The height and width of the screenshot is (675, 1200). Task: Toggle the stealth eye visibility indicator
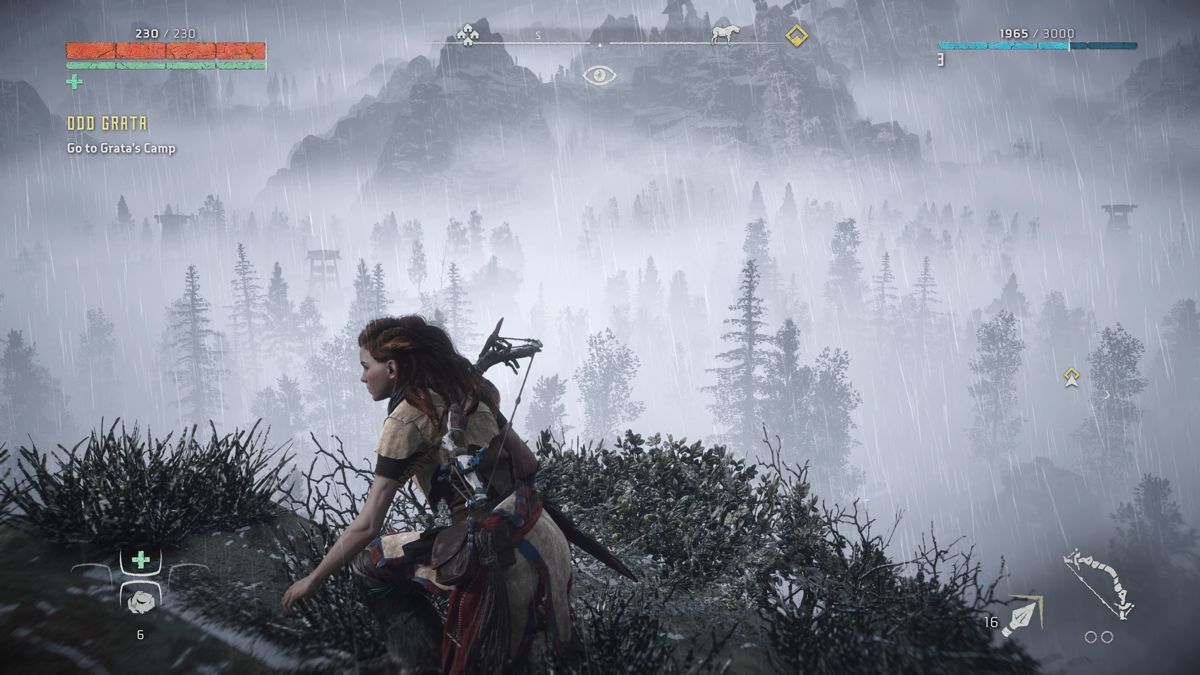coord(599,75)
